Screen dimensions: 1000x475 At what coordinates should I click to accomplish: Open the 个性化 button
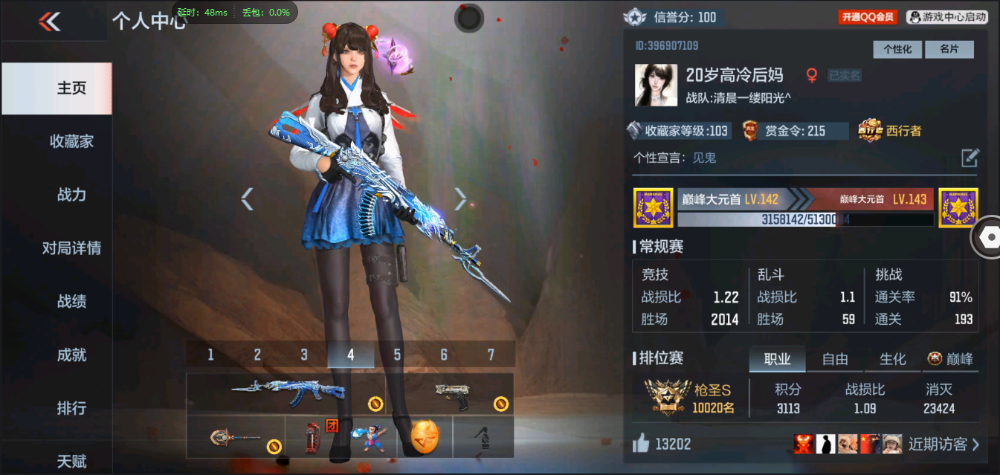click(x=897, y=49)
